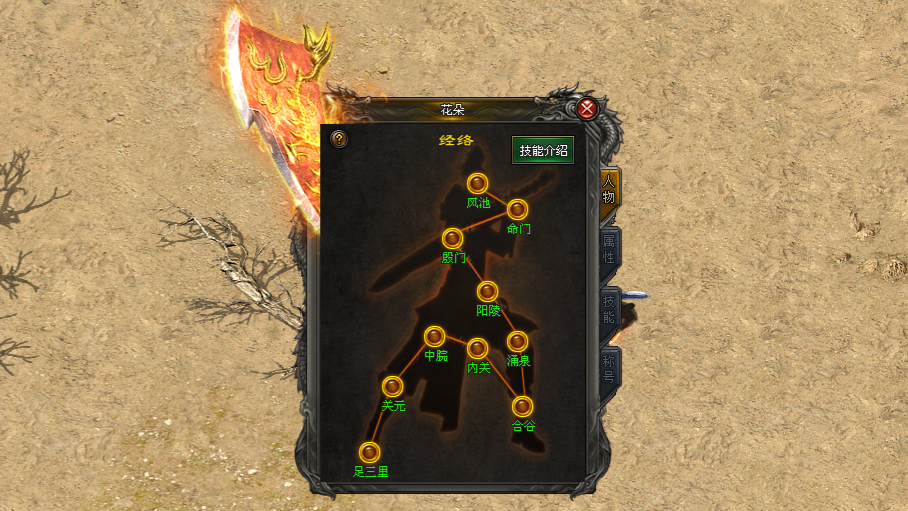Select the 命门 acupoint node
The height and width of the screenshot is (511, 908).
pos(517,210)
